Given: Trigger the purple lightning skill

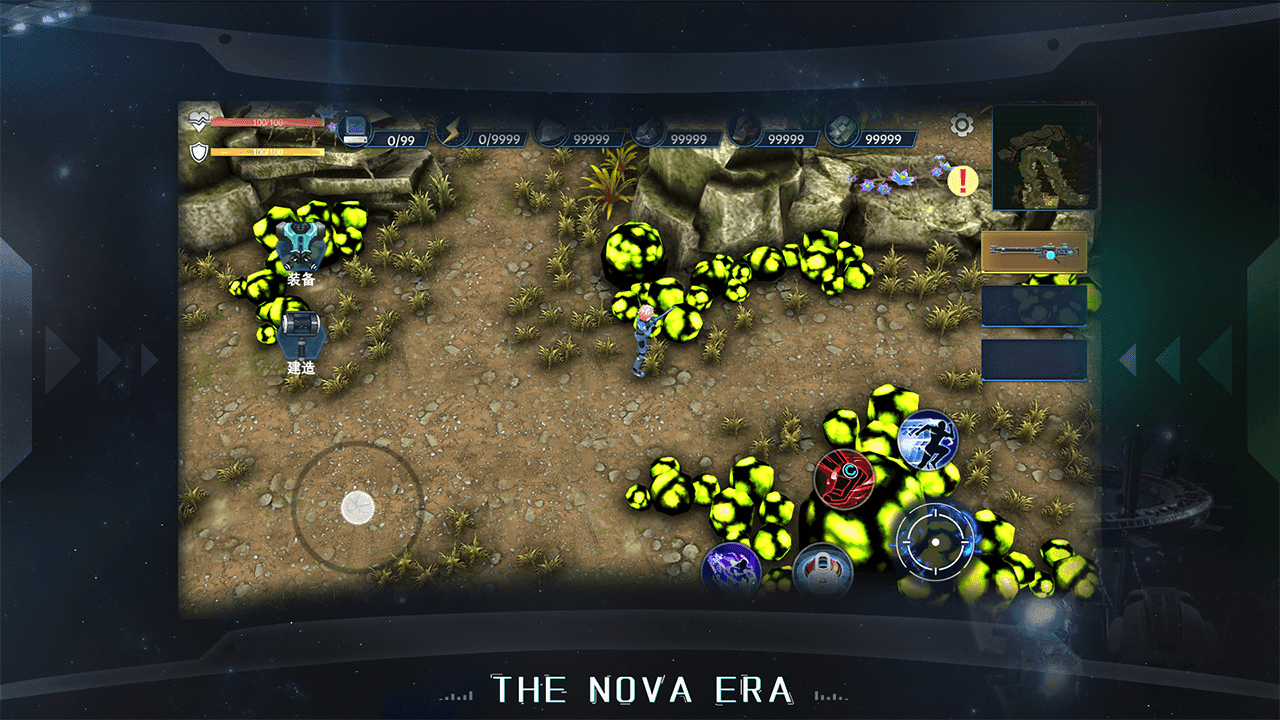Looking at the screenshot, I should (x=731, y=571).
